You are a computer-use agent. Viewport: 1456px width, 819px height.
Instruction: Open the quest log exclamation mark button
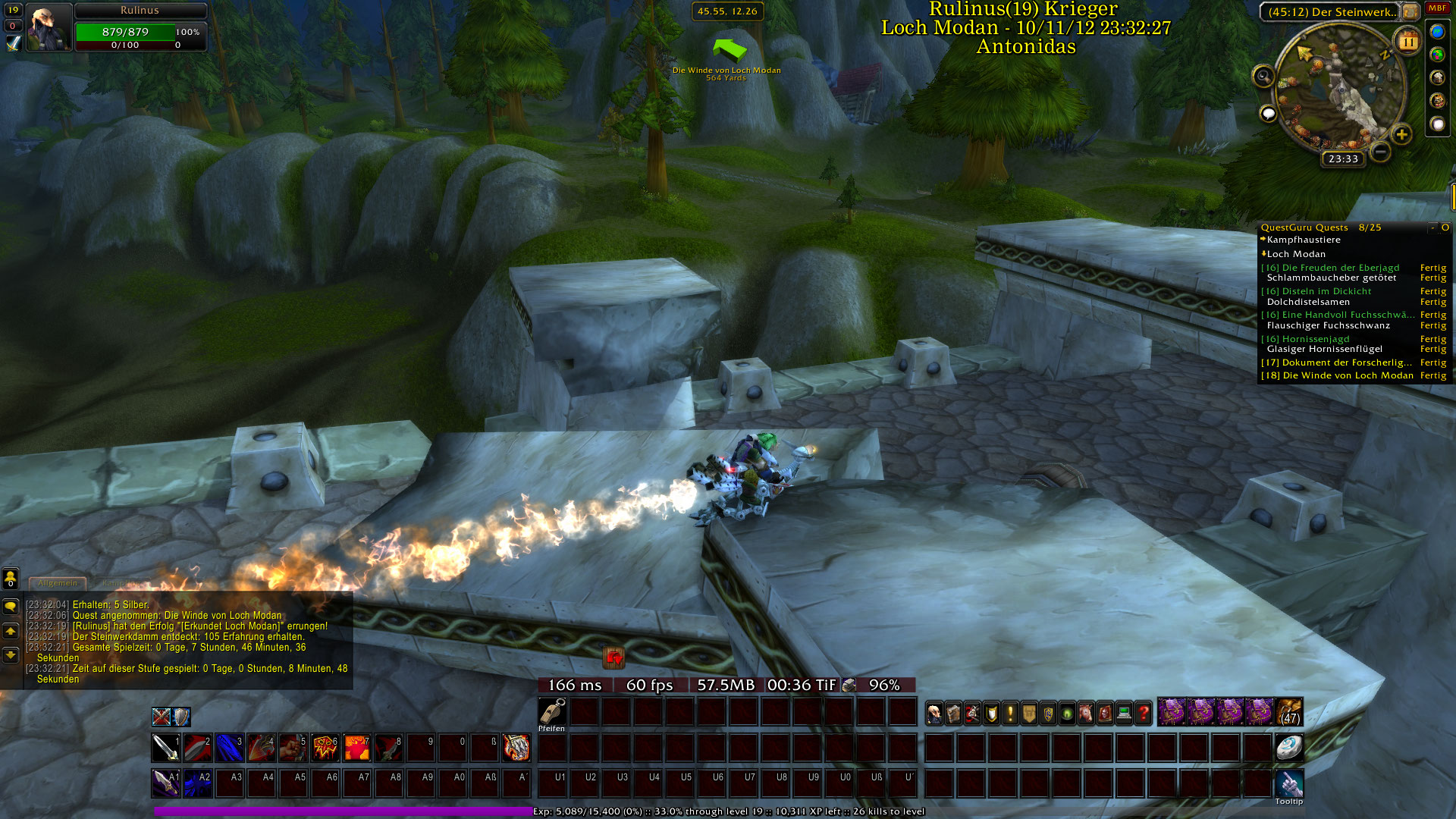tap(1010, 713)
